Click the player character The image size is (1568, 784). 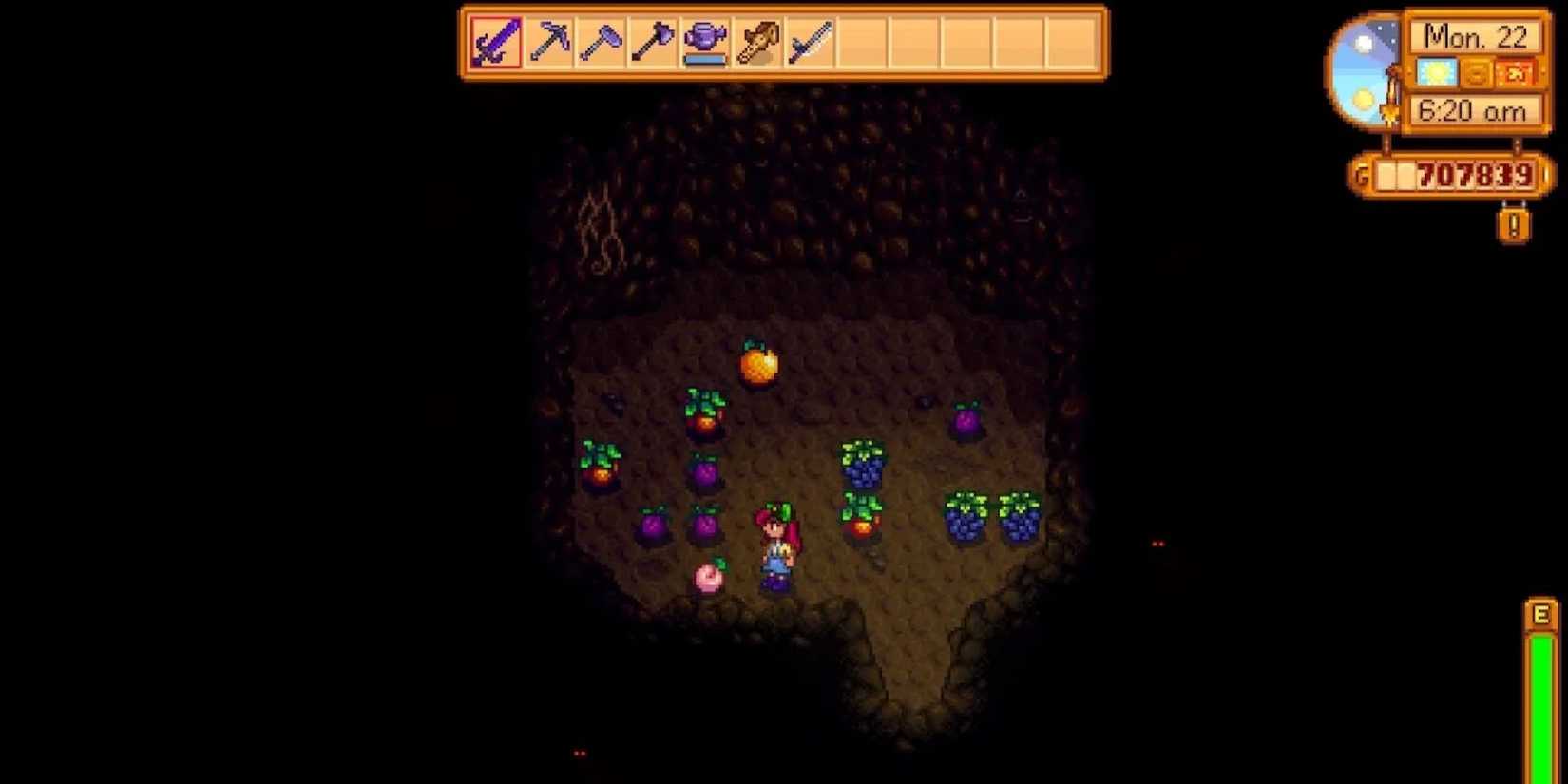[779, 546]
